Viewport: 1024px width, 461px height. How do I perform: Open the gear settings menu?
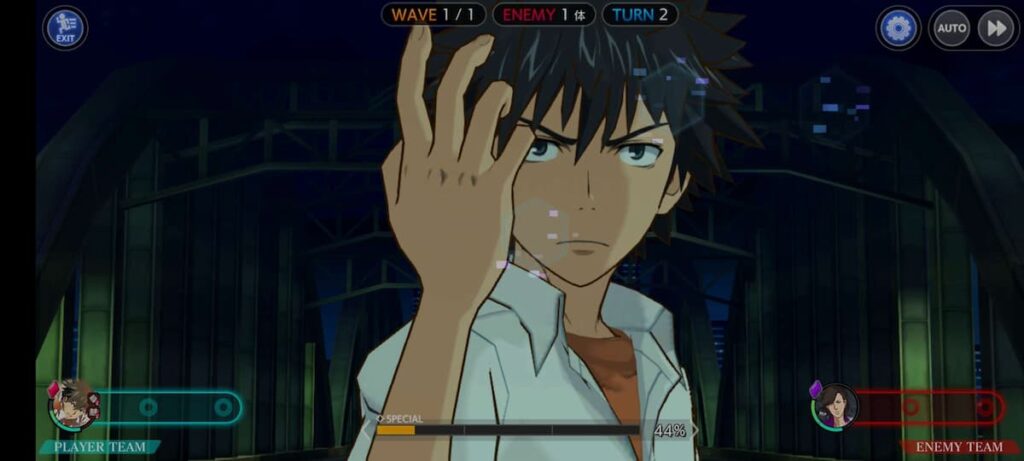pyautogui.click(x=898, y=28)
